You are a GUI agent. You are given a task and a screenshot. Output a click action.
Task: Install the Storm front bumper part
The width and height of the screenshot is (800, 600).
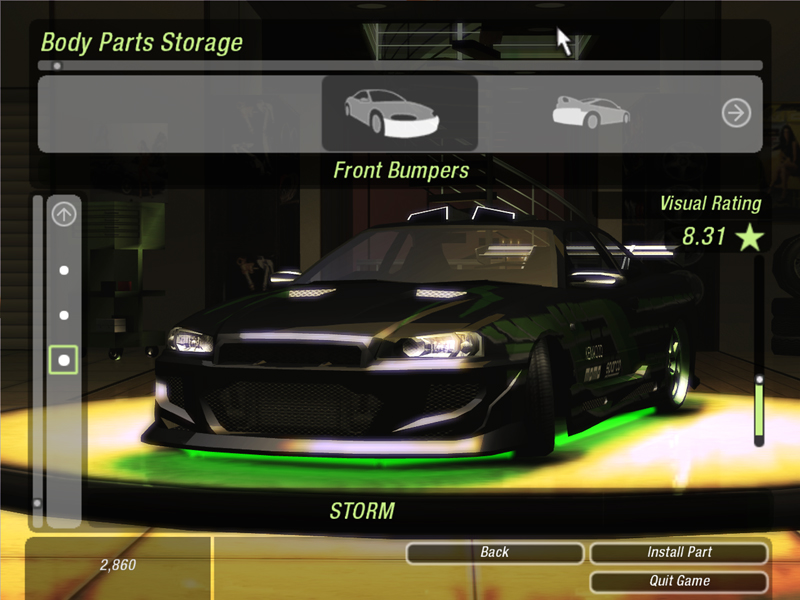pos(679,552)
